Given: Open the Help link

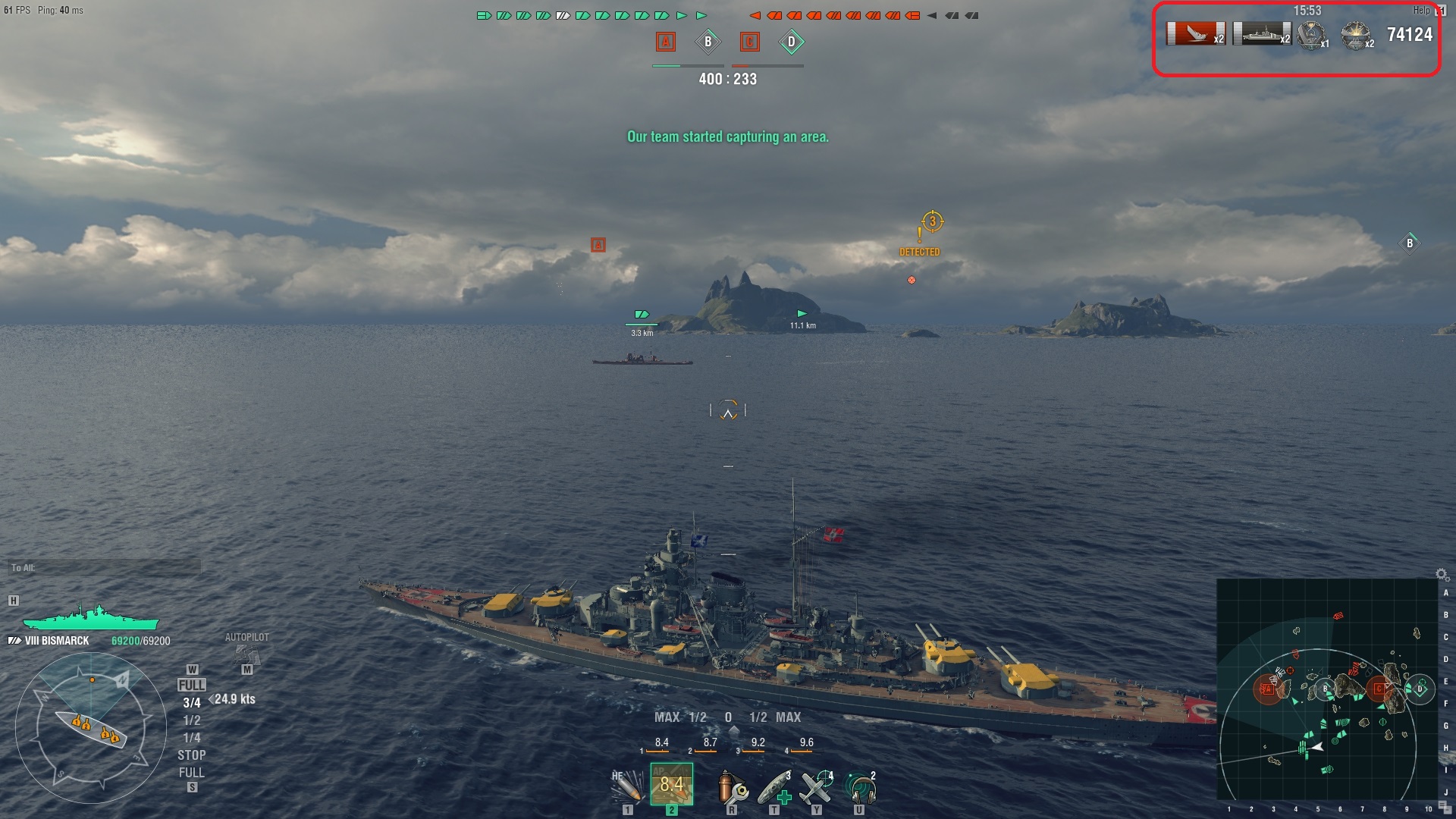Looking at the screenshot, I should (1421, 11).
